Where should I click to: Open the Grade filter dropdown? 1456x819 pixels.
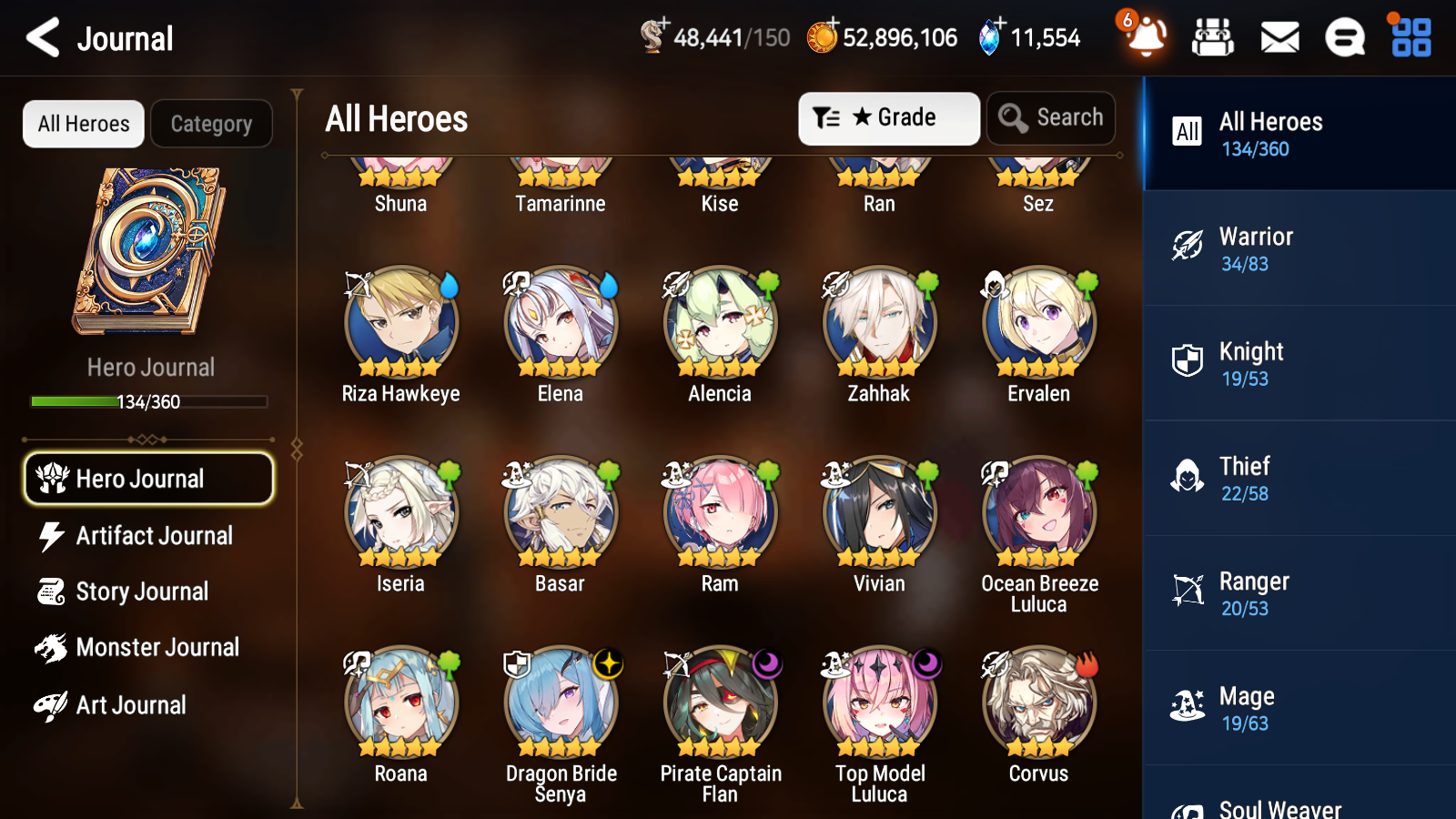pos(887,117)
